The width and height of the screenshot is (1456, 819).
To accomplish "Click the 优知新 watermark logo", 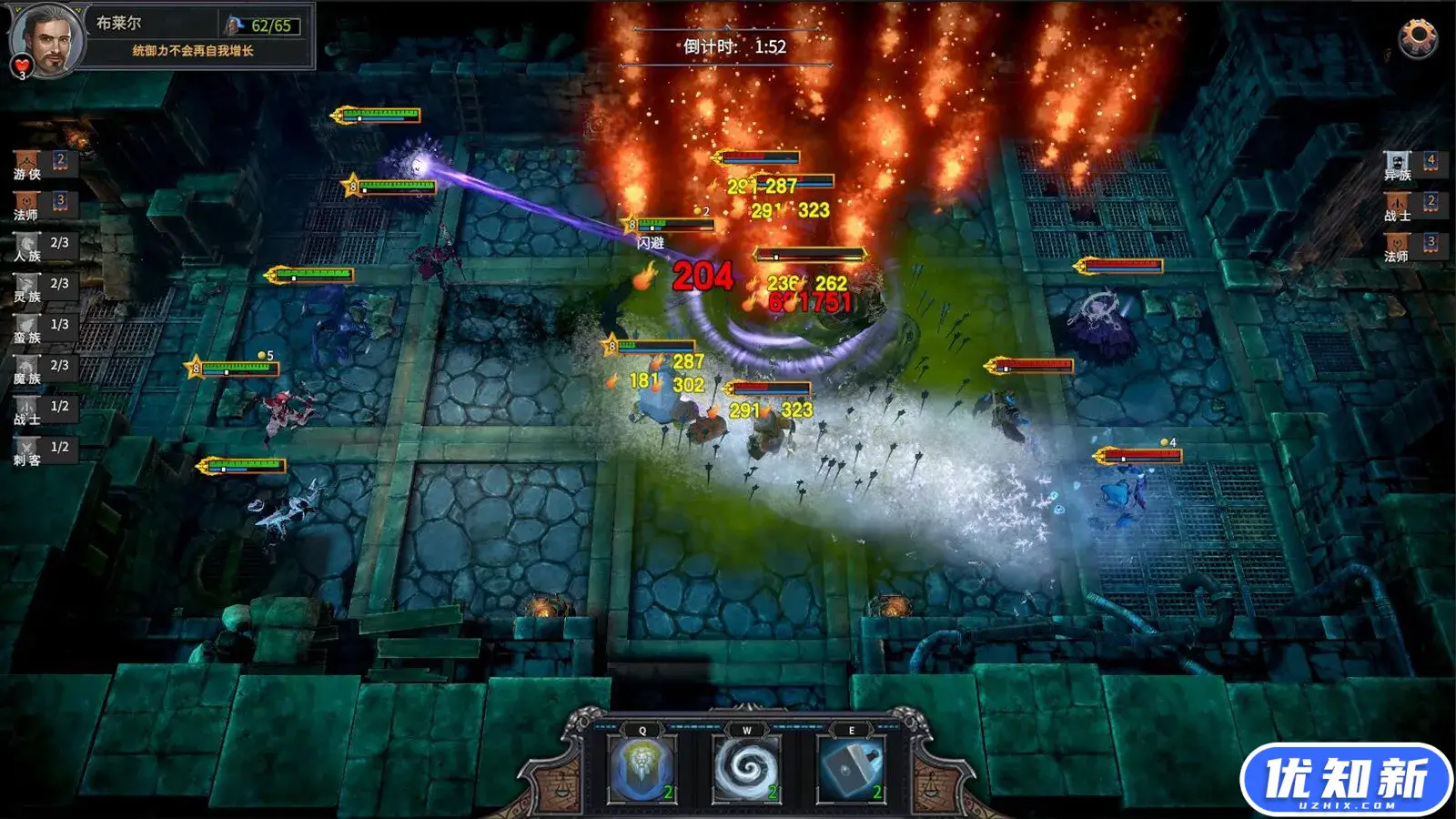I will click(1346, 779).
